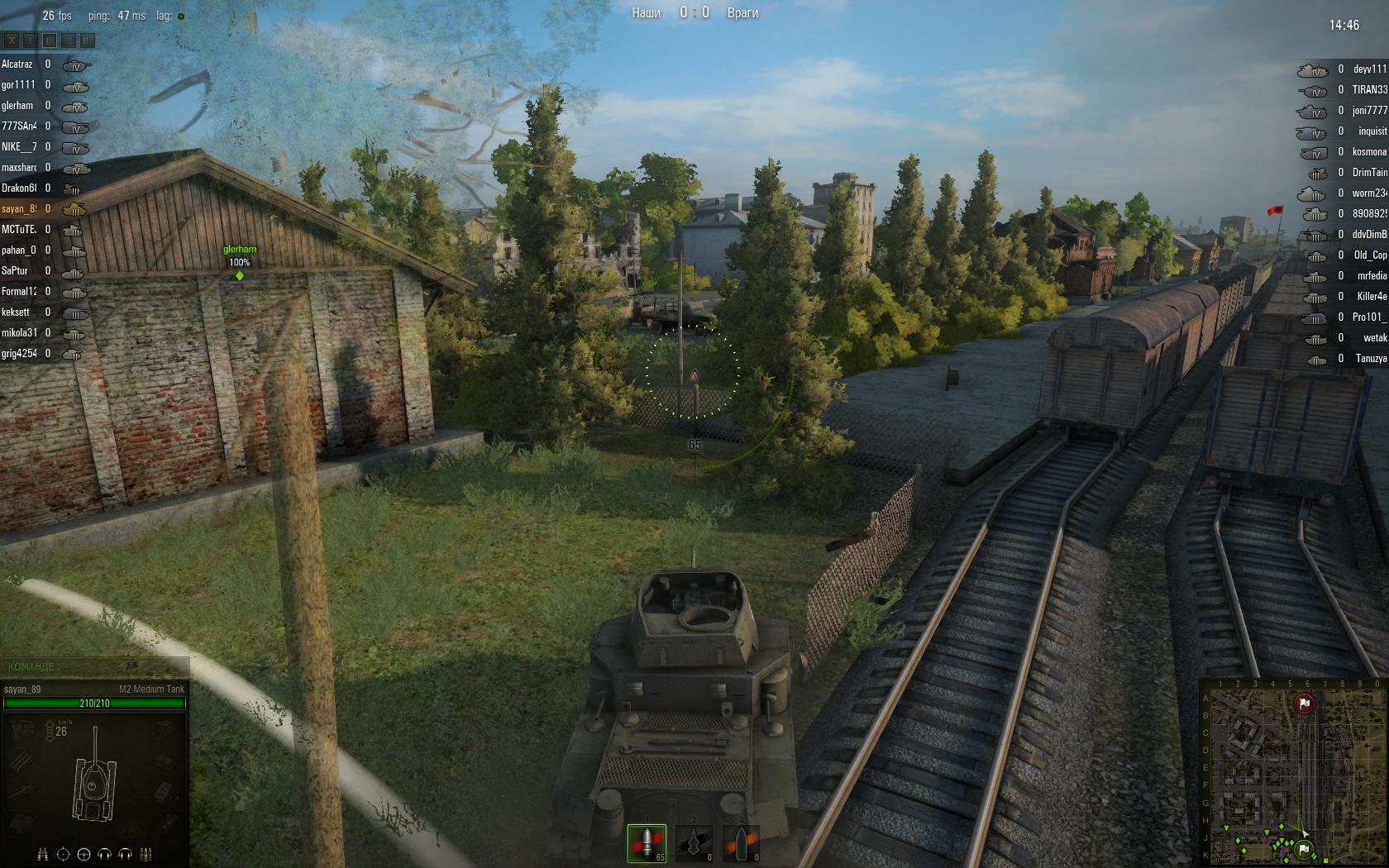Select ally grig4254 in the team list

coord(19,354)
